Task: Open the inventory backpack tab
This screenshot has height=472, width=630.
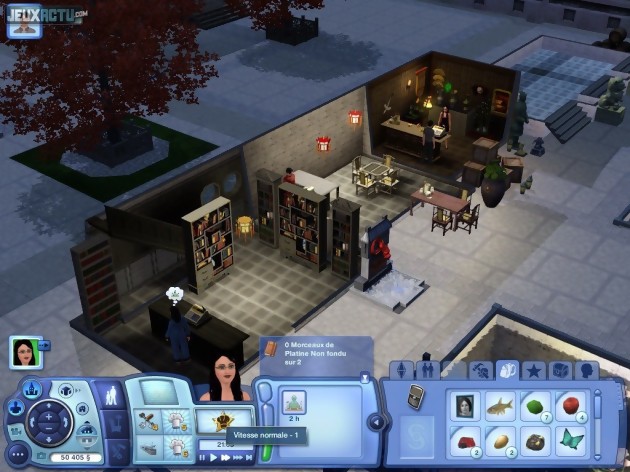Action: pyautogui.click(x=506, y=370)
